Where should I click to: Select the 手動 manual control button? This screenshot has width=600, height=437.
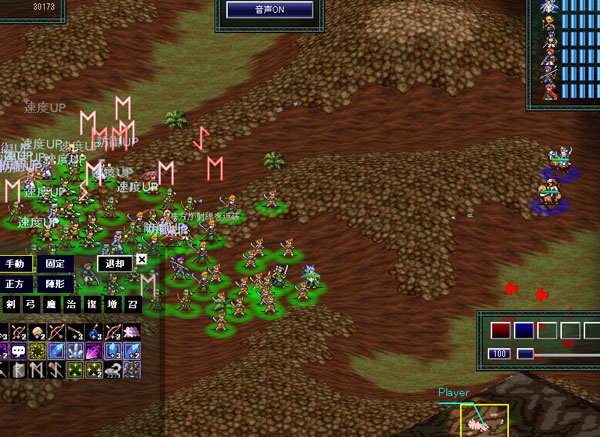point(16,263)
